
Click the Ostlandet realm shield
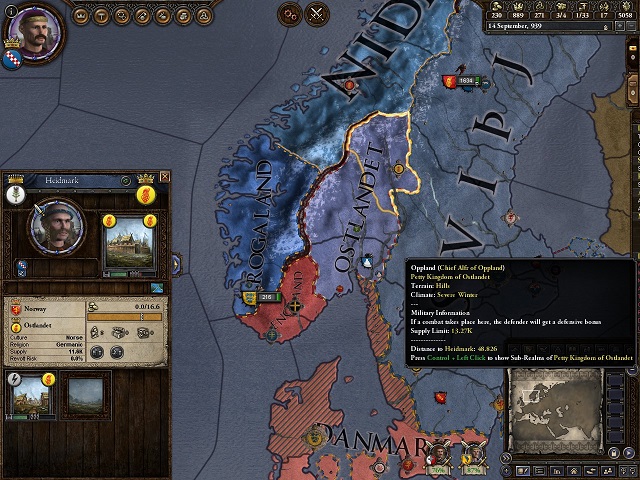pyautogui.click(x=17, y=327)
